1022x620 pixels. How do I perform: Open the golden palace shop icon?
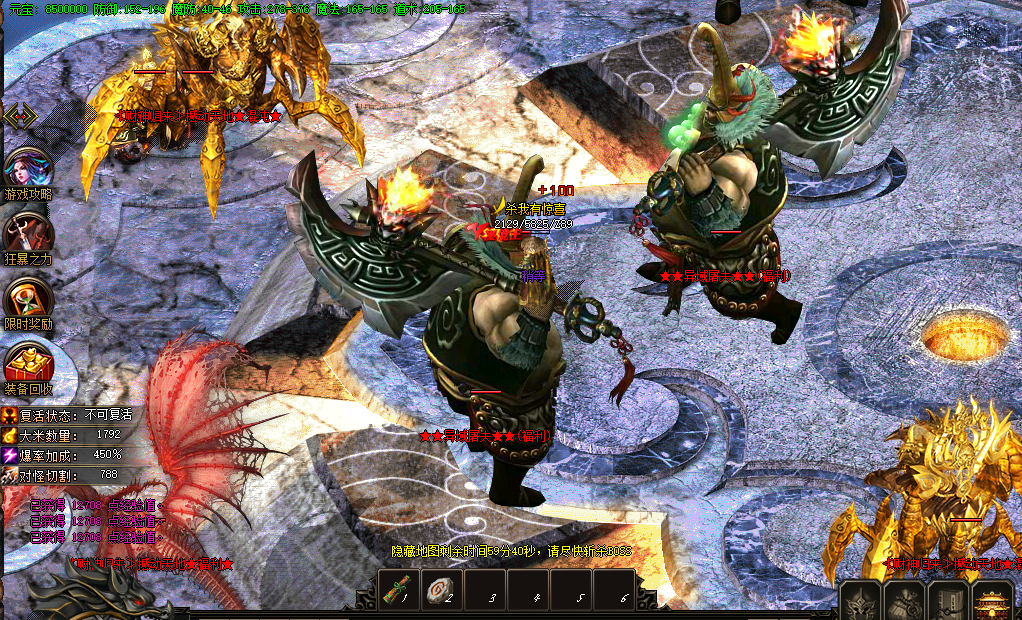click(x=990, y=602)
